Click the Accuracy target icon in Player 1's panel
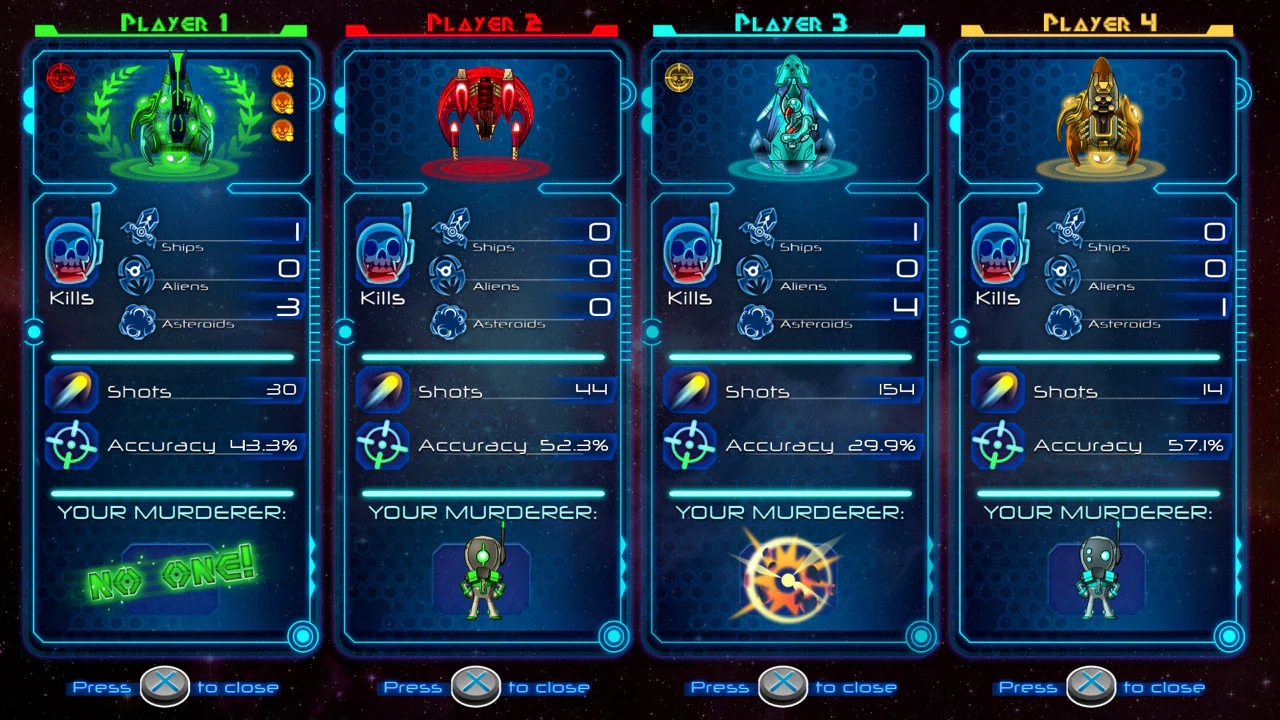1280x720 pixels. pos(70,443)
